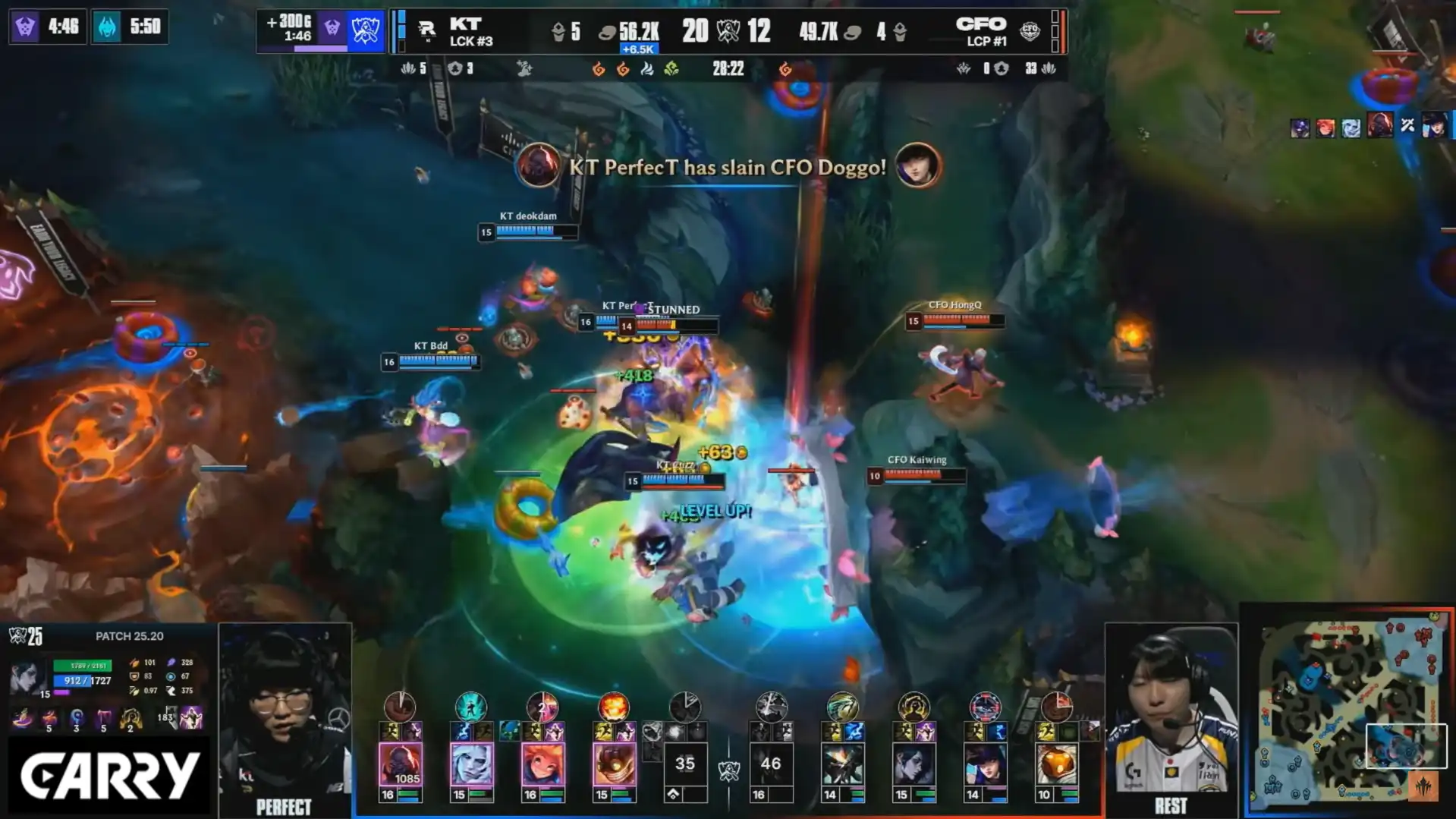1456x819 pixels.
Task: Click the dragon respawn timer icon
Action: pyautogui.click(x=107, y=27)
